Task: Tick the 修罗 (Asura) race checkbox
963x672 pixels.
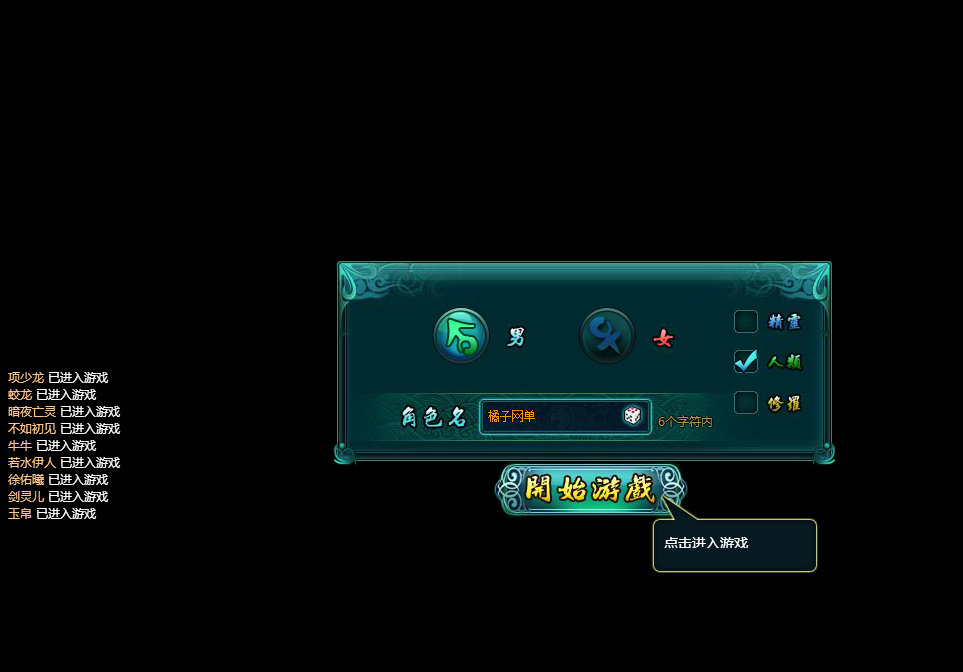Action: [x=746, y=403]
